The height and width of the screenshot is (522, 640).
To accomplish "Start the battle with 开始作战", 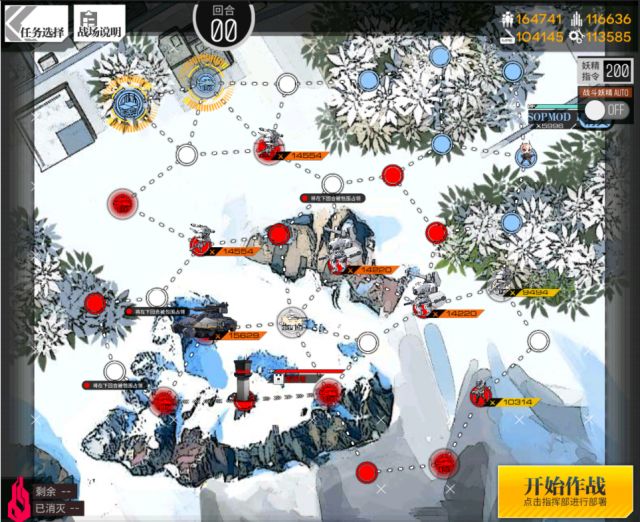I will pos(566,490).
